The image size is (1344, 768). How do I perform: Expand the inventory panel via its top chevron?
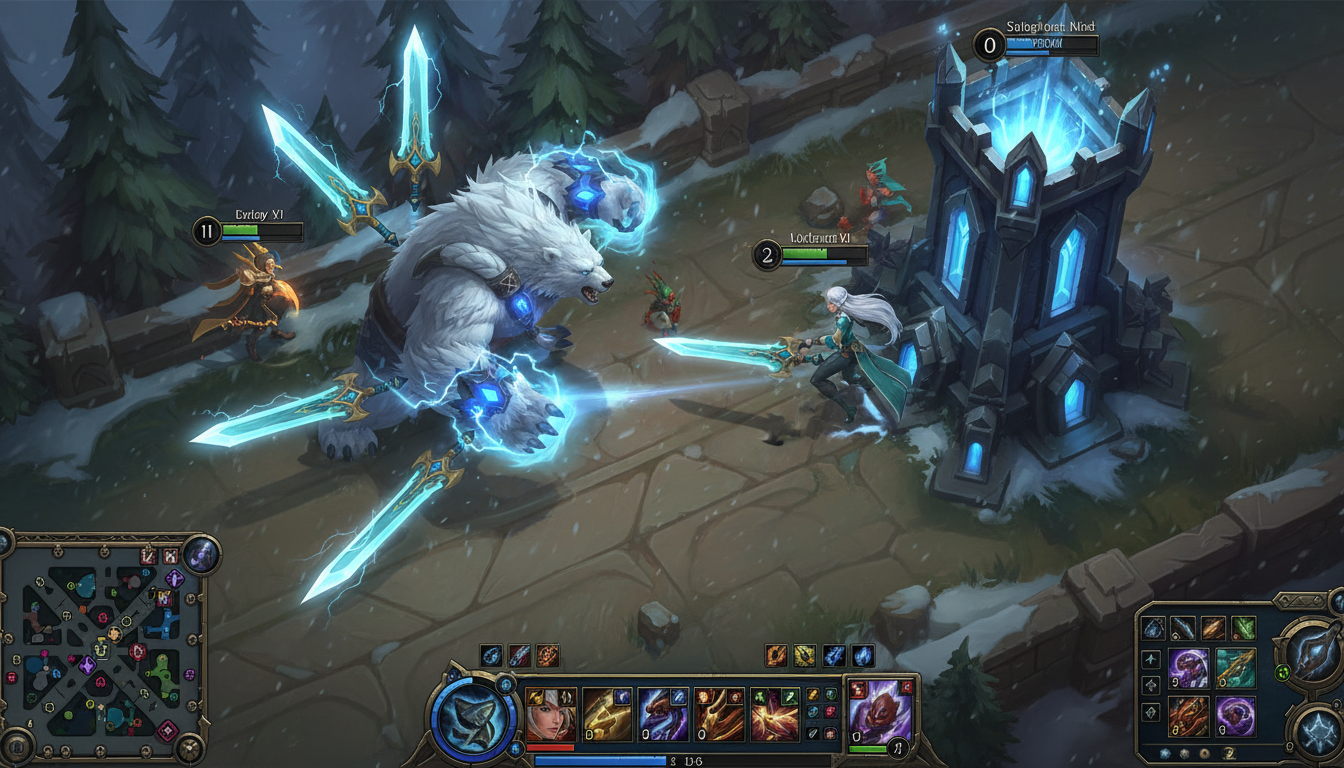(x=1302, y=599)
